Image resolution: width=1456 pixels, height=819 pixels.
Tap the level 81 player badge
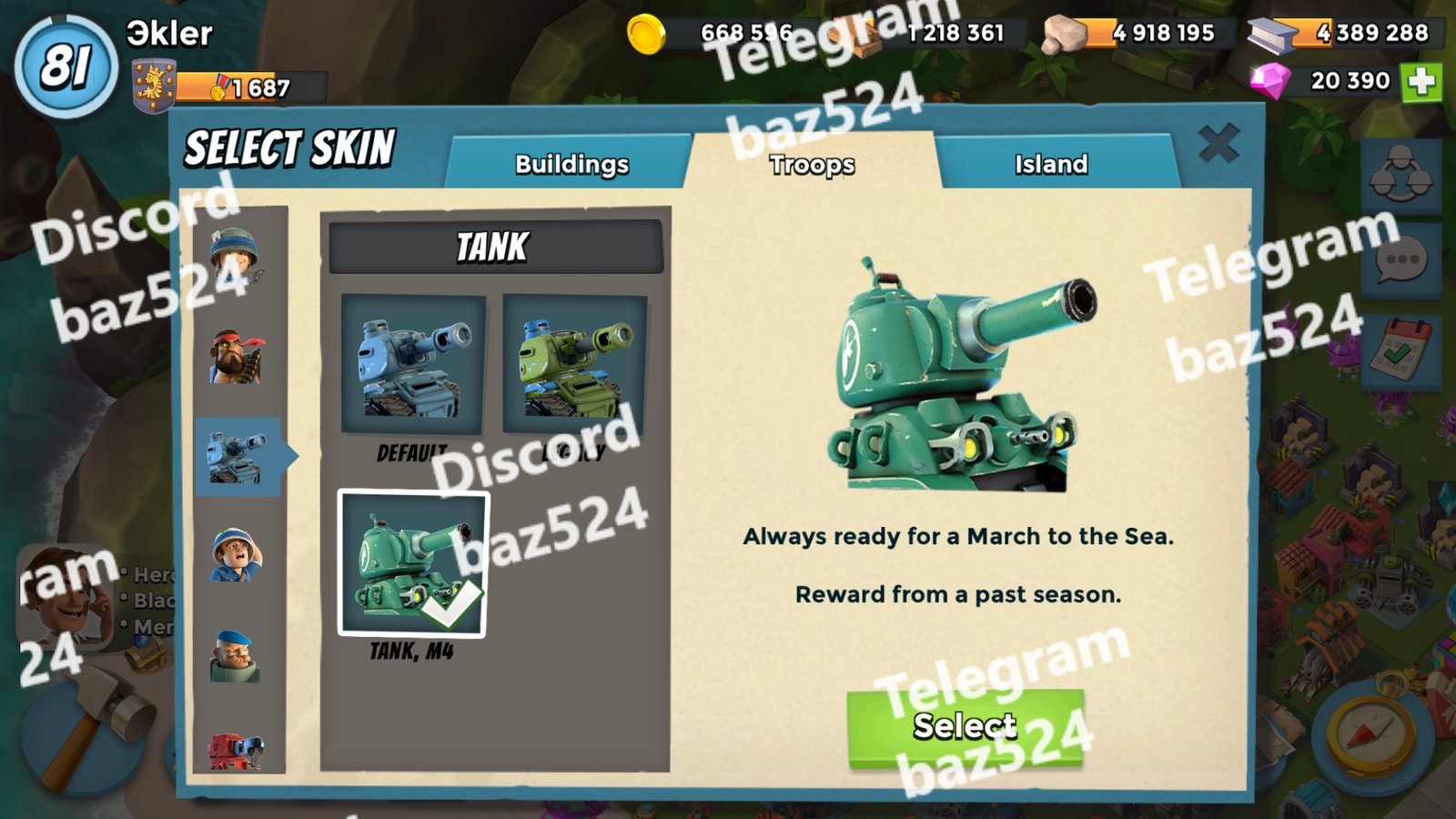(66, 67)
